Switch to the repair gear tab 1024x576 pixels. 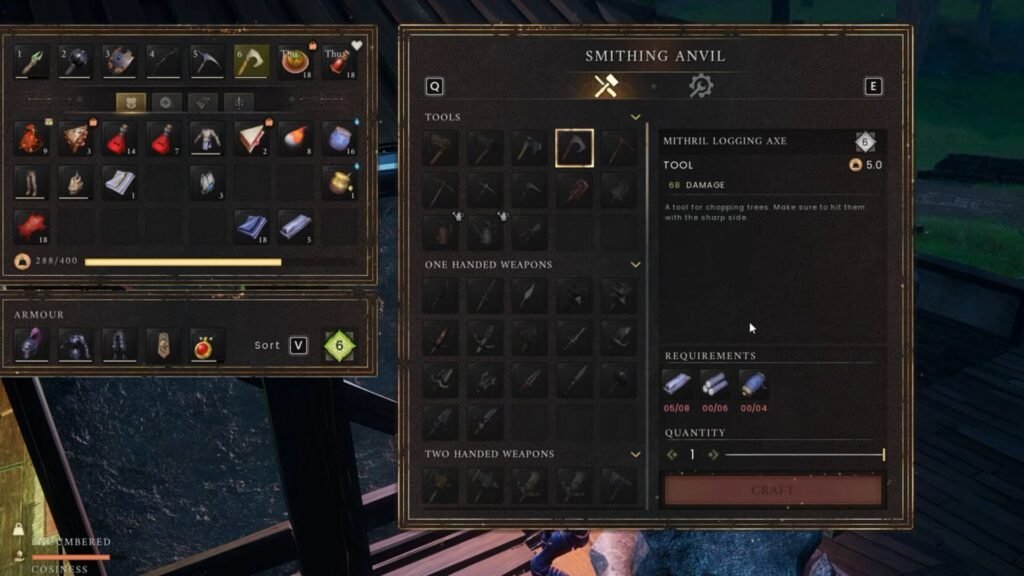(701, 87)
